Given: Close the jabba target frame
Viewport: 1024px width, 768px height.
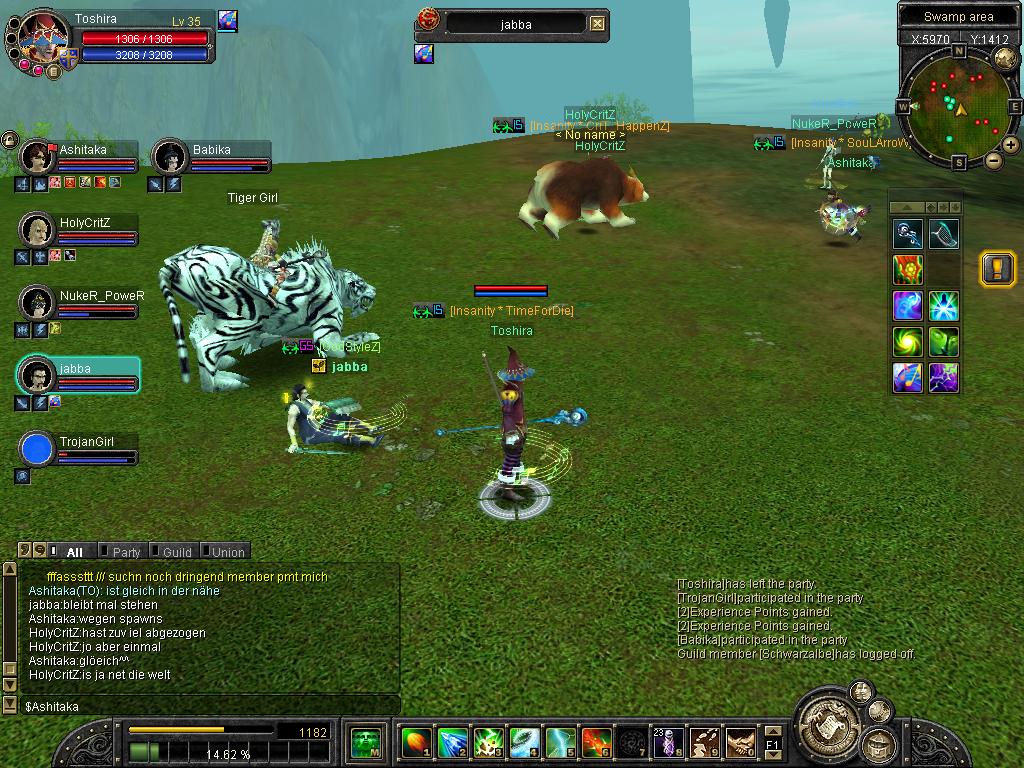Looking at the screenshot, I should point(597,24).
